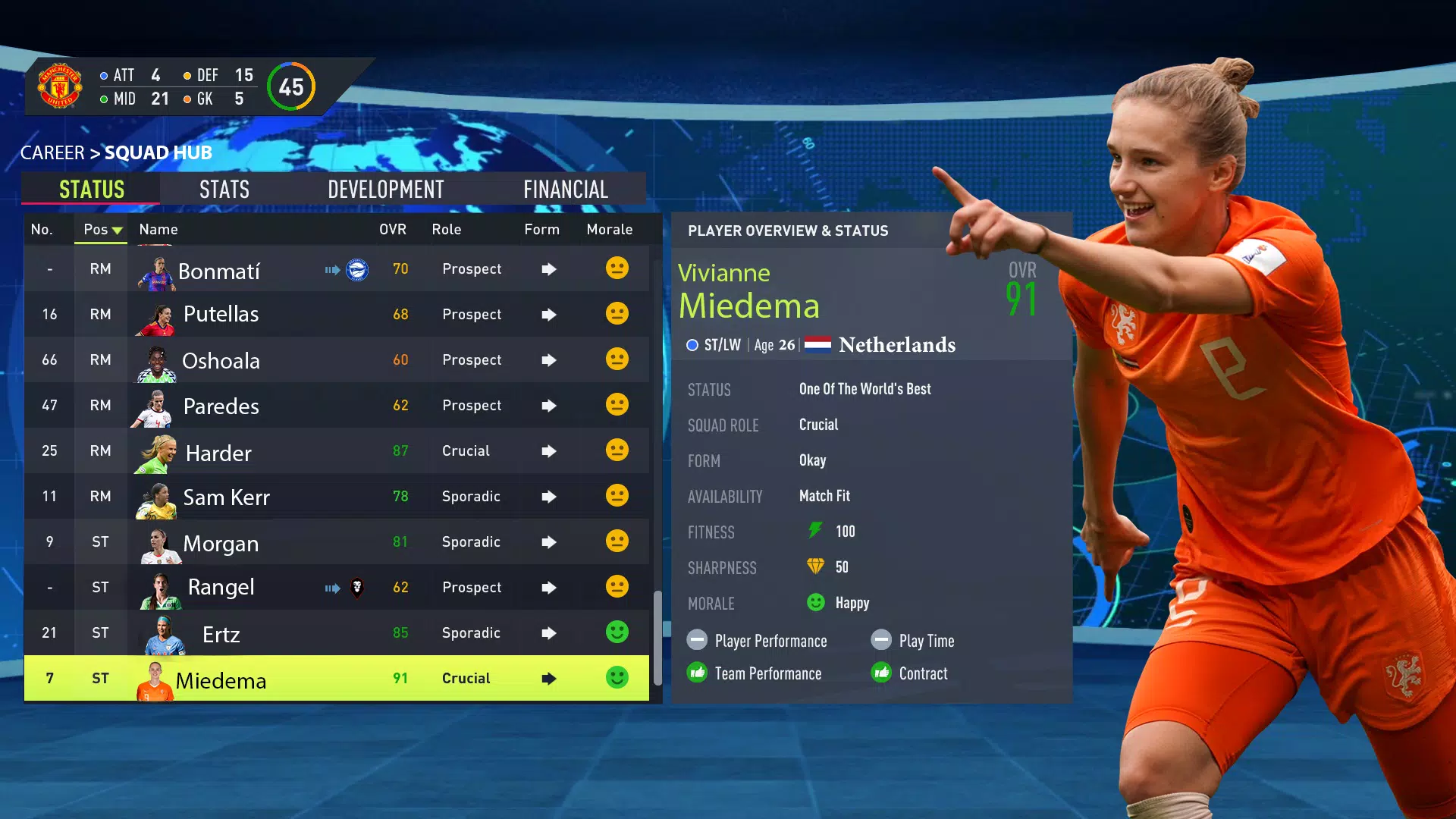Click Harder's form arrow indicator

548,450
